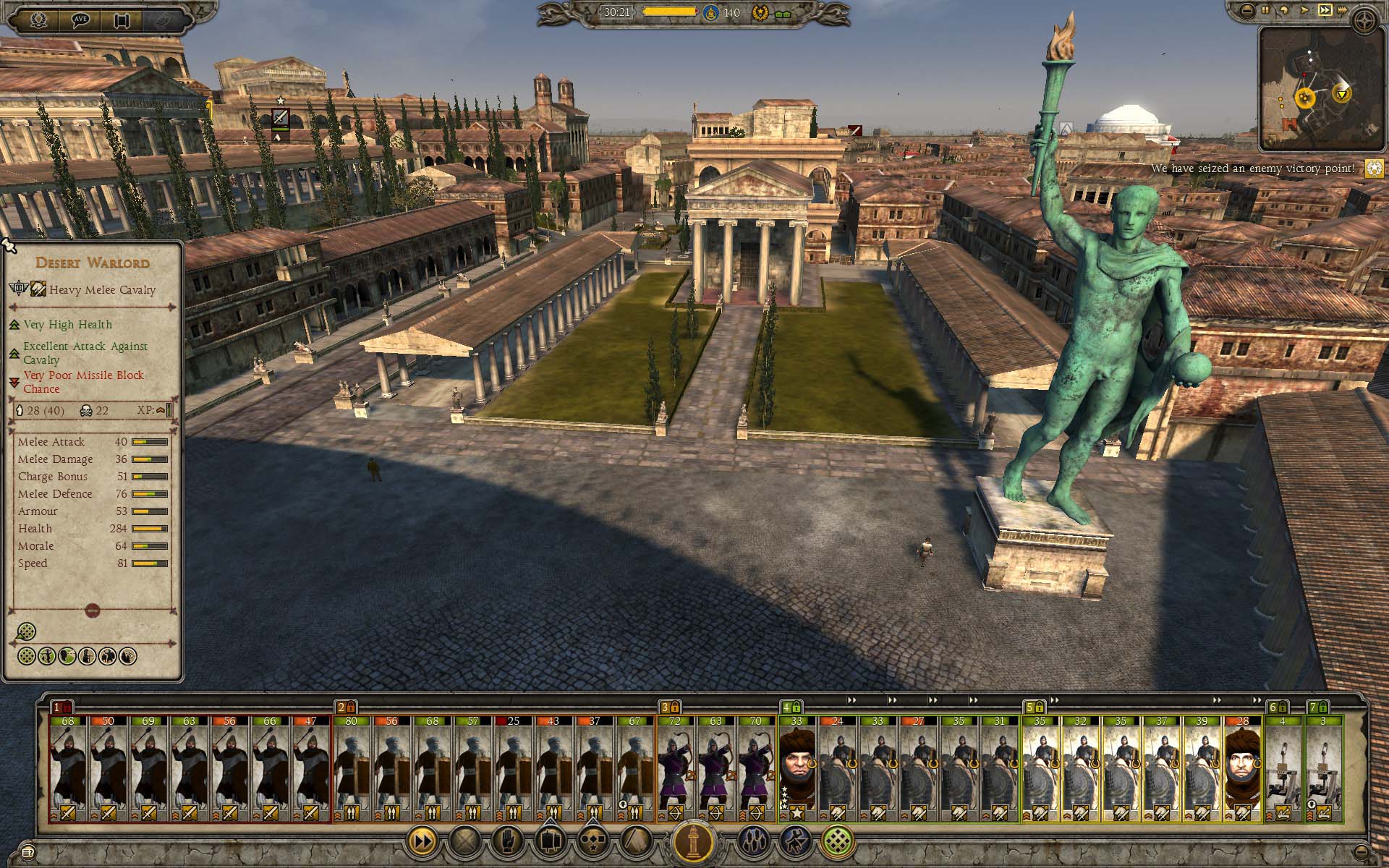
Task: Pause the battle
Action: (1265, 10)
